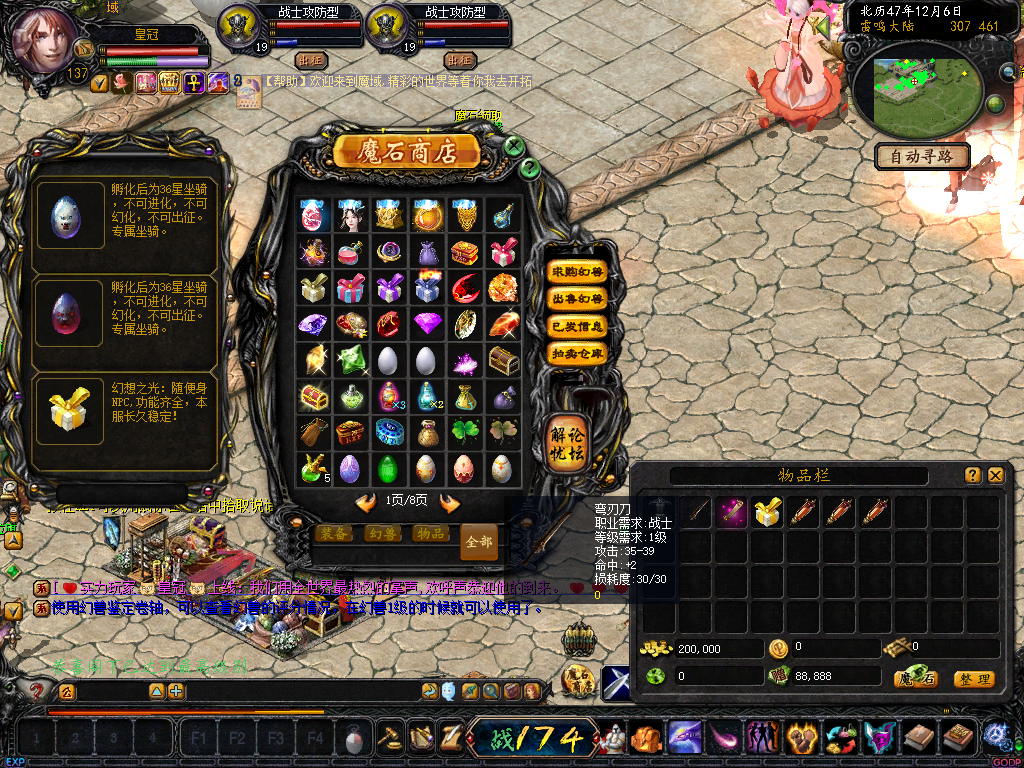Select the glowing pink sword in inventory
Screen dimensions: 1024x768
click(x=731, y=513)
